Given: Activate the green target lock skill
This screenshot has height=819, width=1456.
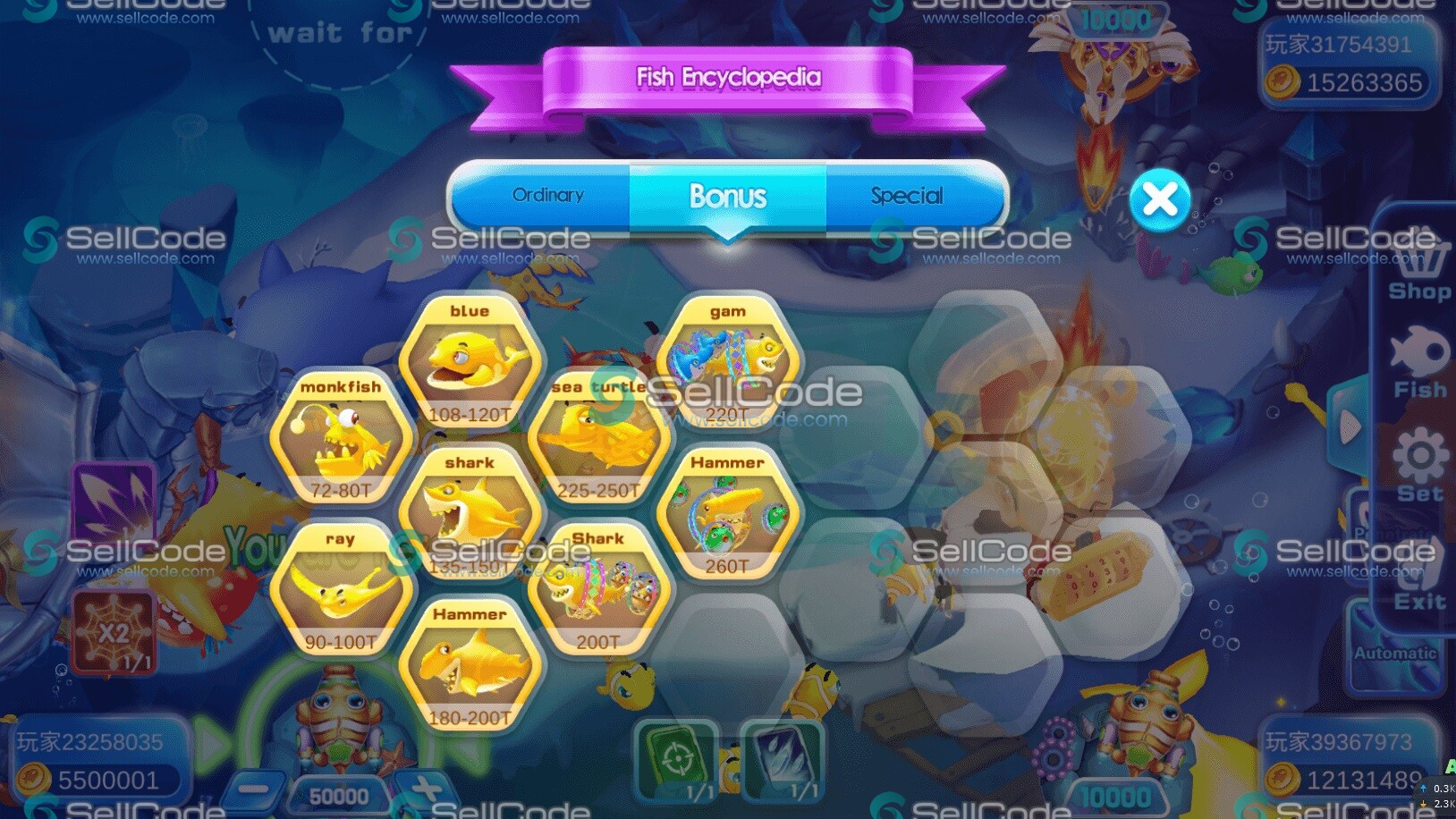Looking at the screenshot, I should point(676,760).
